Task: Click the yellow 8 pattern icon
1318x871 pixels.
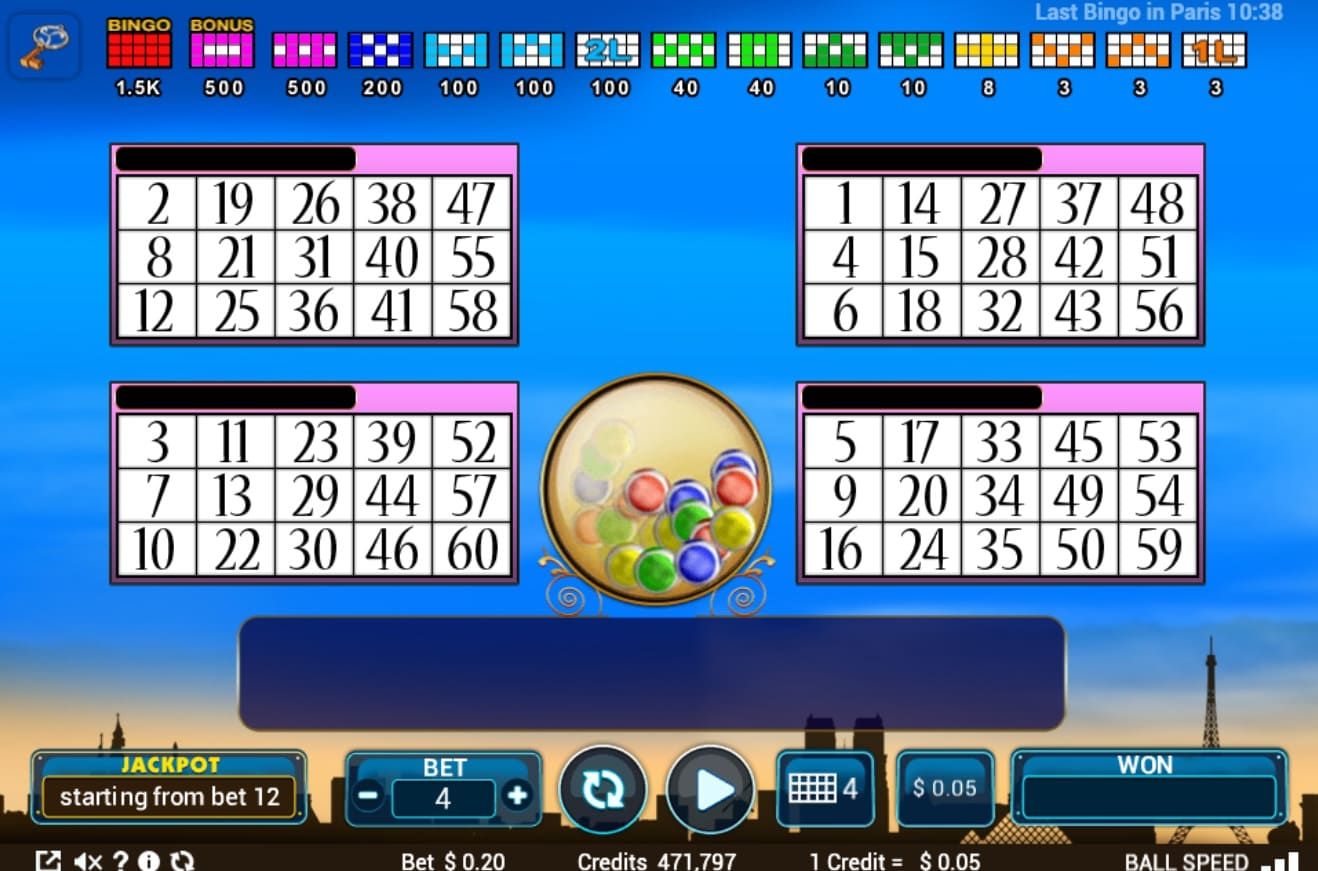Action: click(x=987, y=46)
